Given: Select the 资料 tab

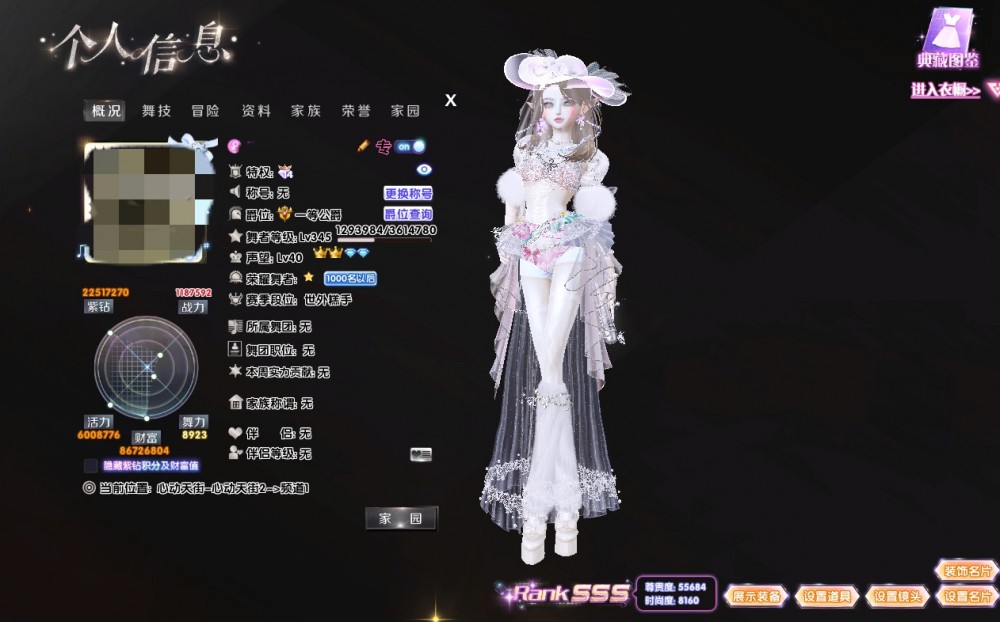Looking at the screenshot, I should (256, 111).
